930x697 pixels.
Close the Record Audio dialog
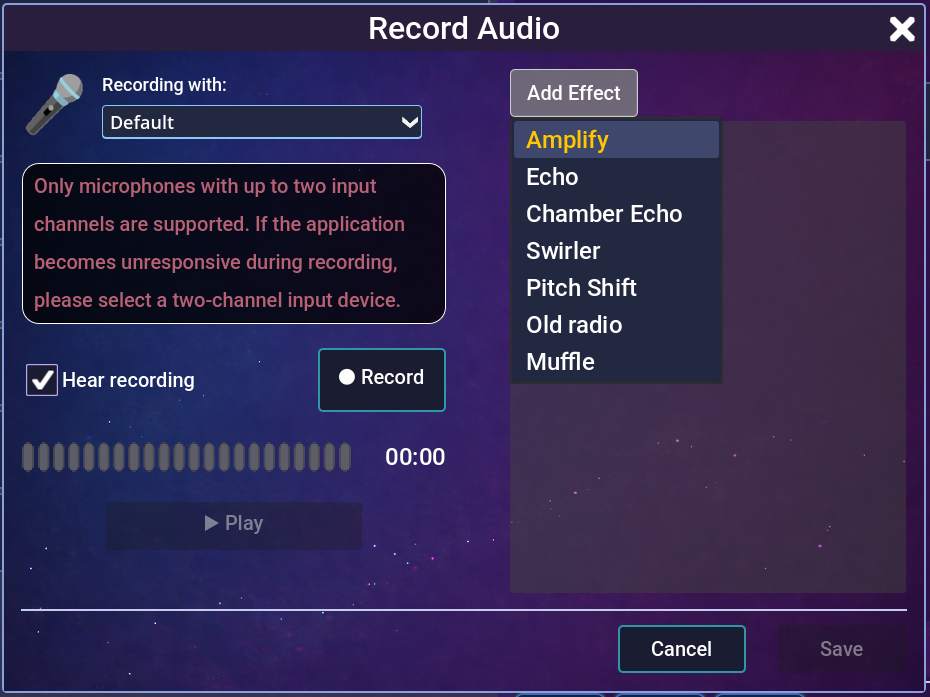click(x=902, y=29)
